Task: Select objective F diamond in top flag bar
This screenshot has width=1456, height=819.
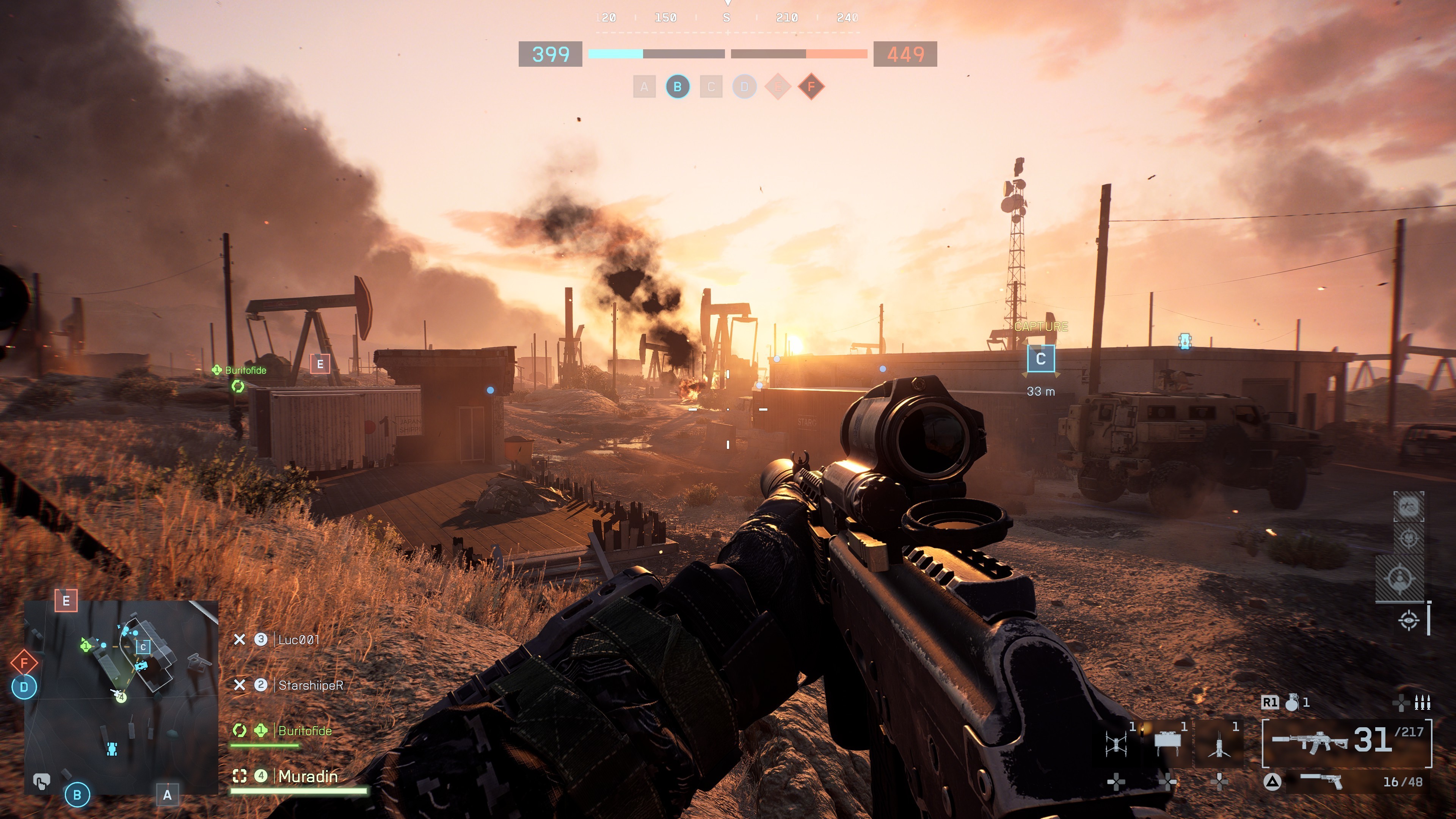Action: click(x=811, y=87)
